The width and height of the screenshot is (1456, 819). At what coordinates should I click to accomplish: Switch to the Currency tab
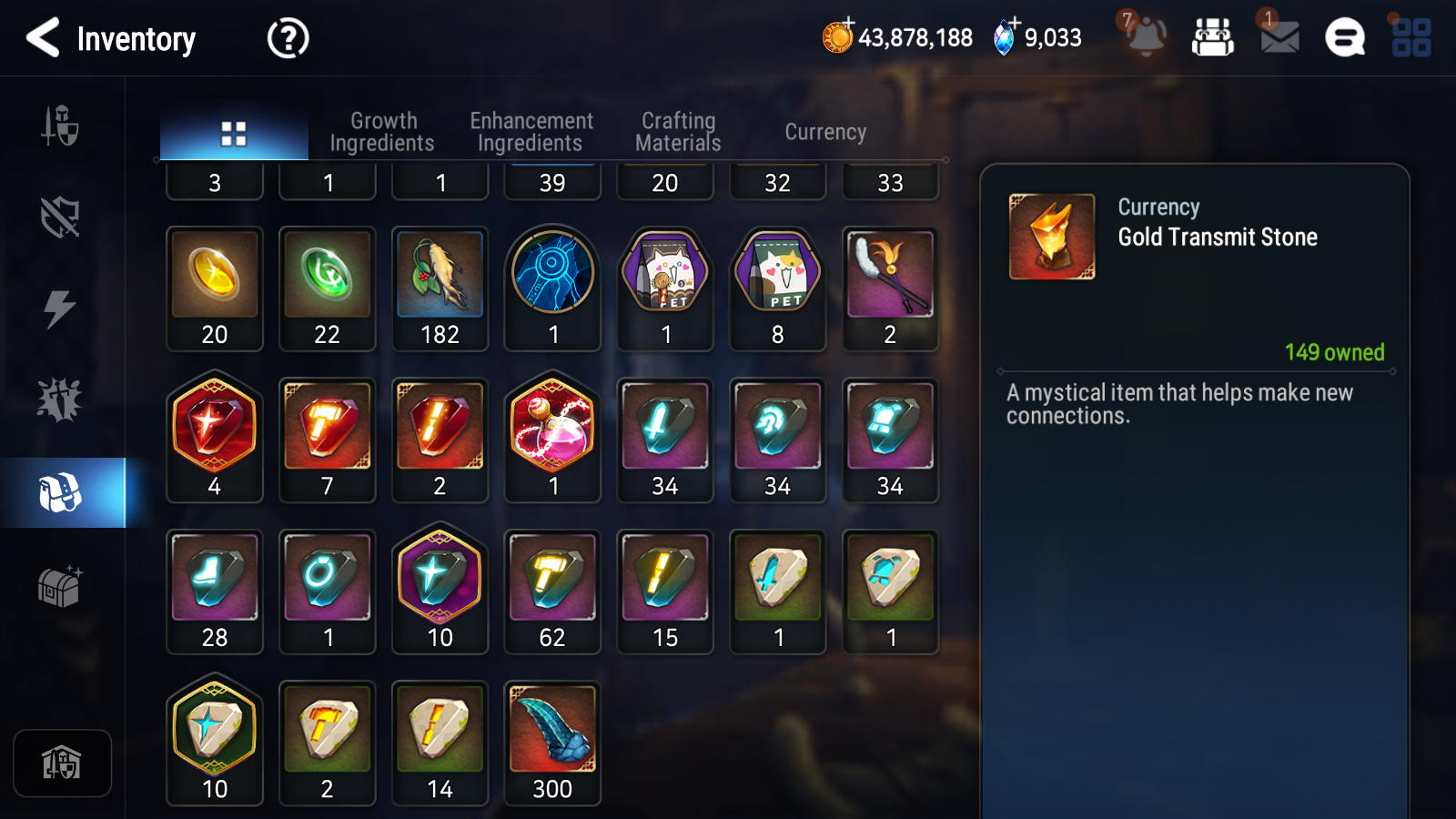pos(824,131)
